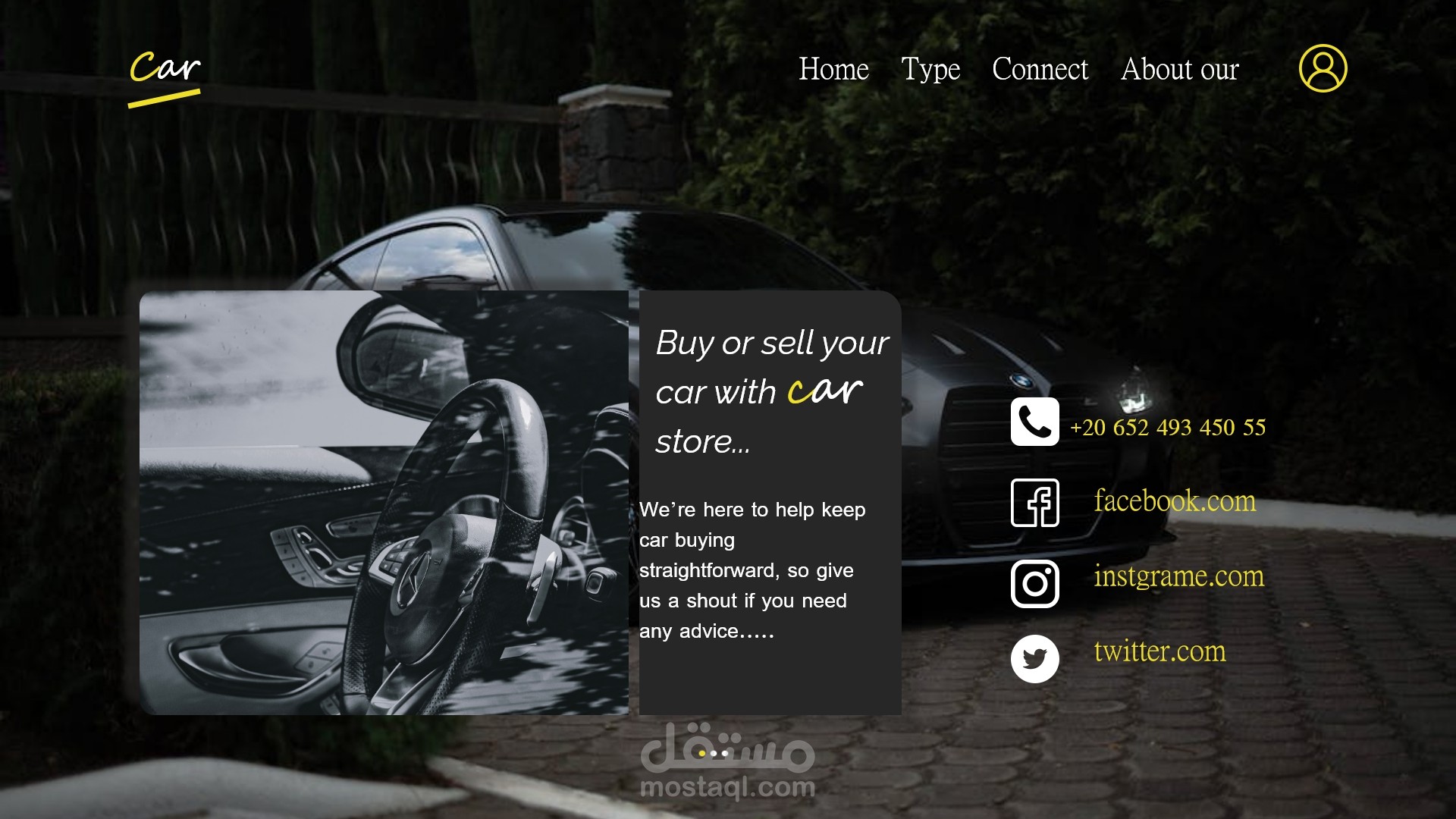The height and width of the screenshot is (819, 1456).
Task: Navigate to About our section
Action: click(x=1180, y=70)
